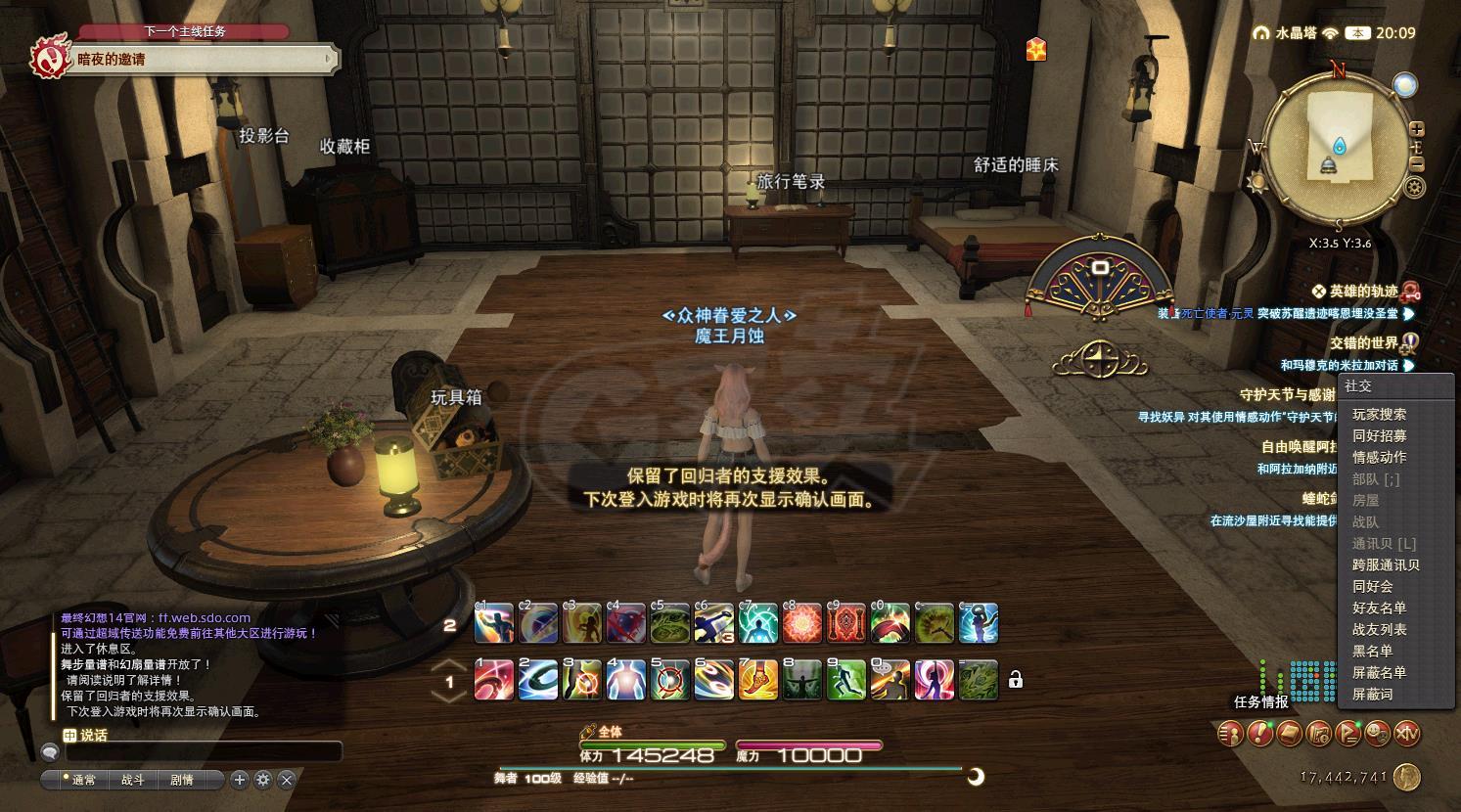Click the chat text input field
Image resolution: width=1461 pixels, height=812 pixels.
pyautogui.click(x=204, y=752)
